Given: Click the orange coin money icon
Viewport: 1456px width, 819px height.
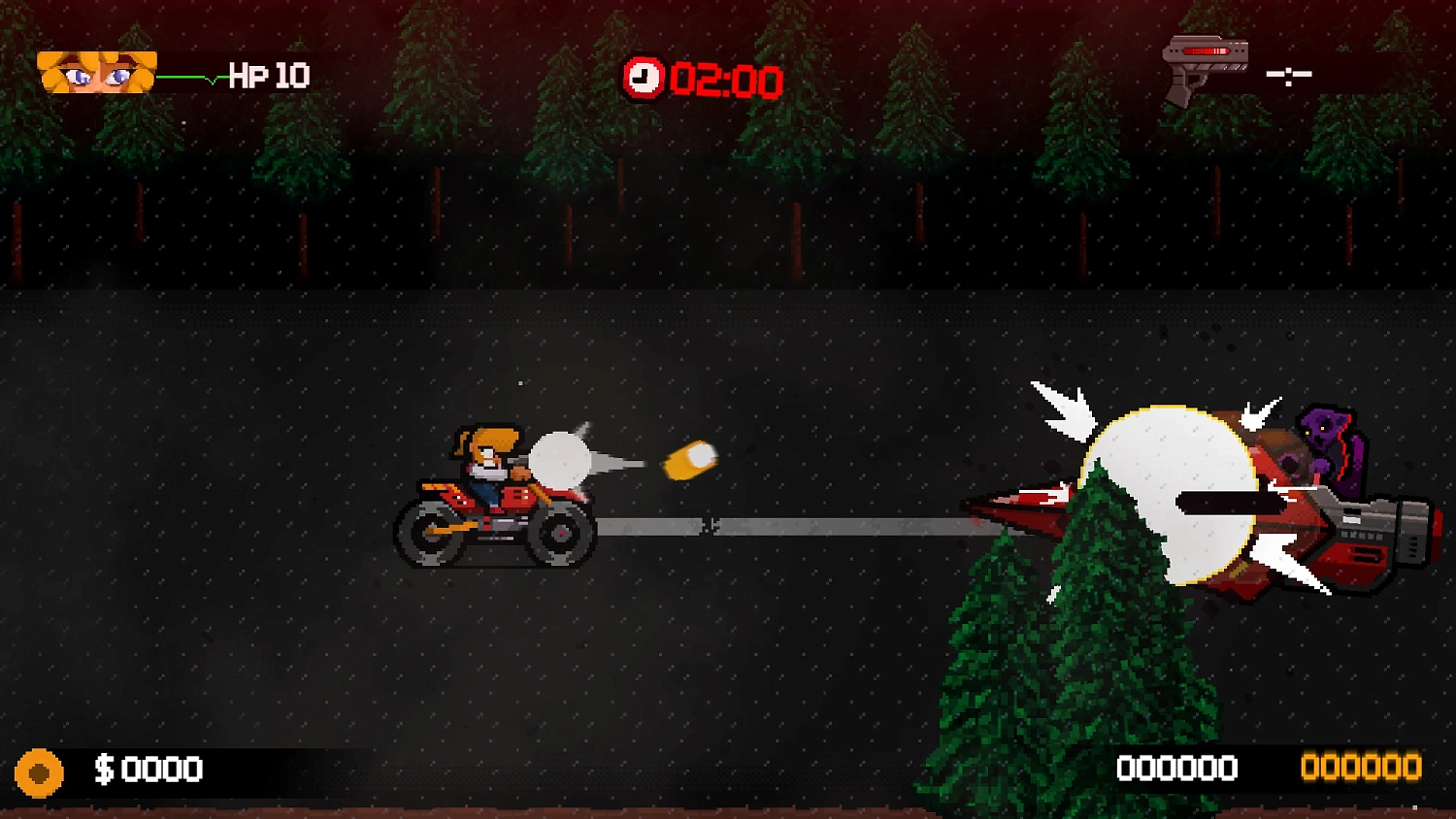Looking at the screenshot, I should (x=39, y=772).
